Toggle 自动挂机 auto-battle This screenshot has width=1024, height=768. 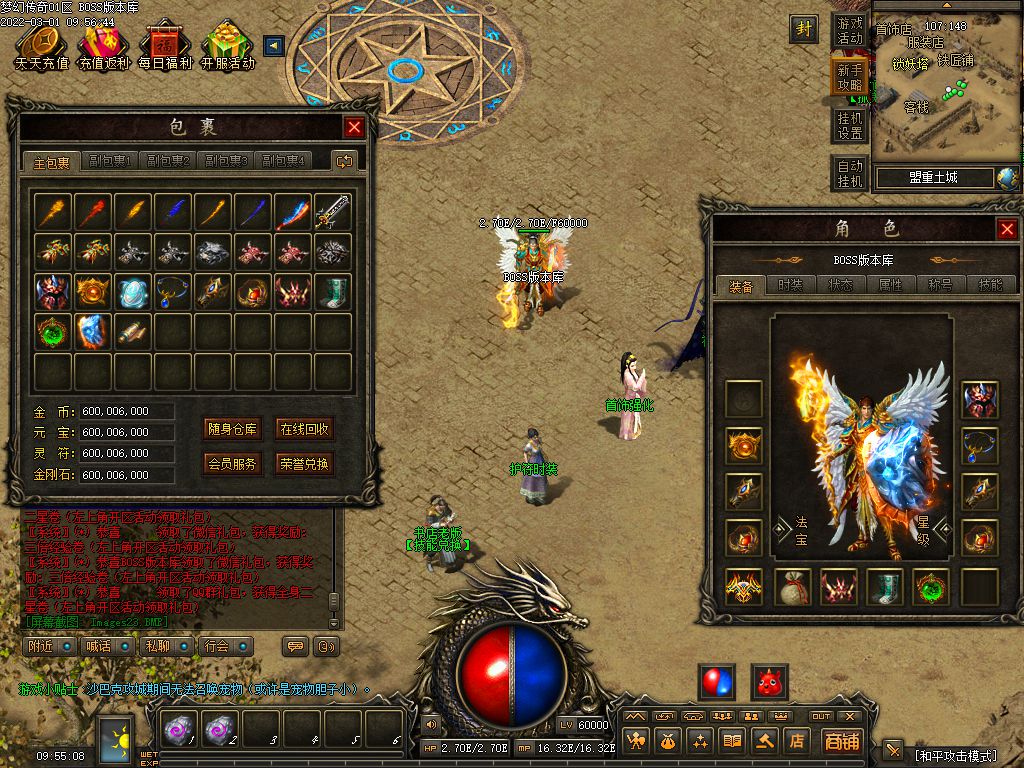(x=850, y=173)
